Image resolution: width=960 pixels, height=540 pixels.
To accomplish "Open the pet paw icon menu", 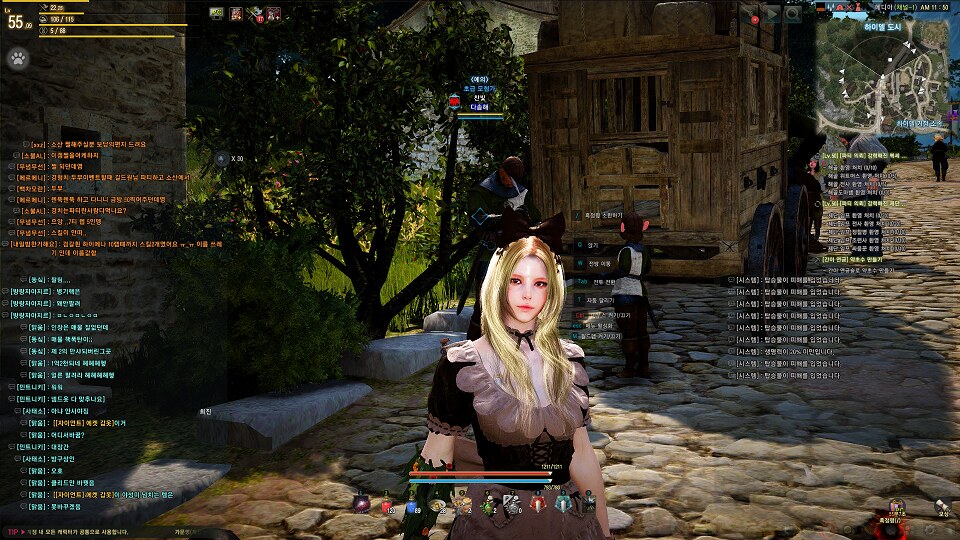I will (18, 58).
